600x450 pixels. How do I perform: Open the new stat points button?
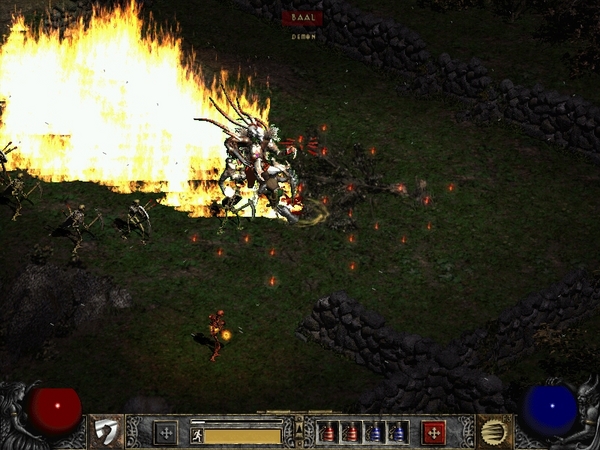click(x=166, y=433)
